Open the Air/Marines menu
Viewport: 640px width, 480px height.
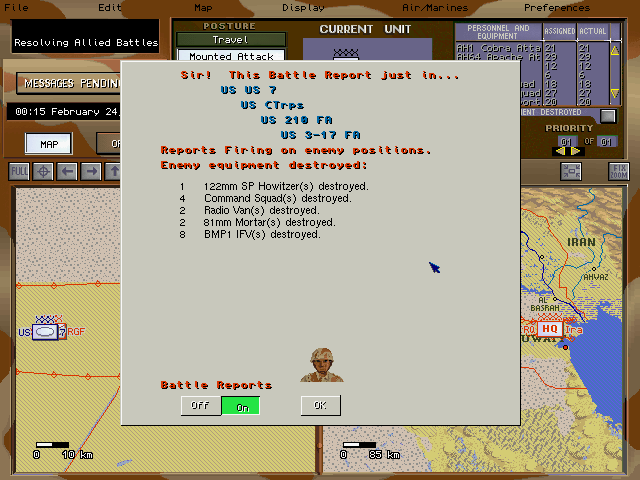434,7
